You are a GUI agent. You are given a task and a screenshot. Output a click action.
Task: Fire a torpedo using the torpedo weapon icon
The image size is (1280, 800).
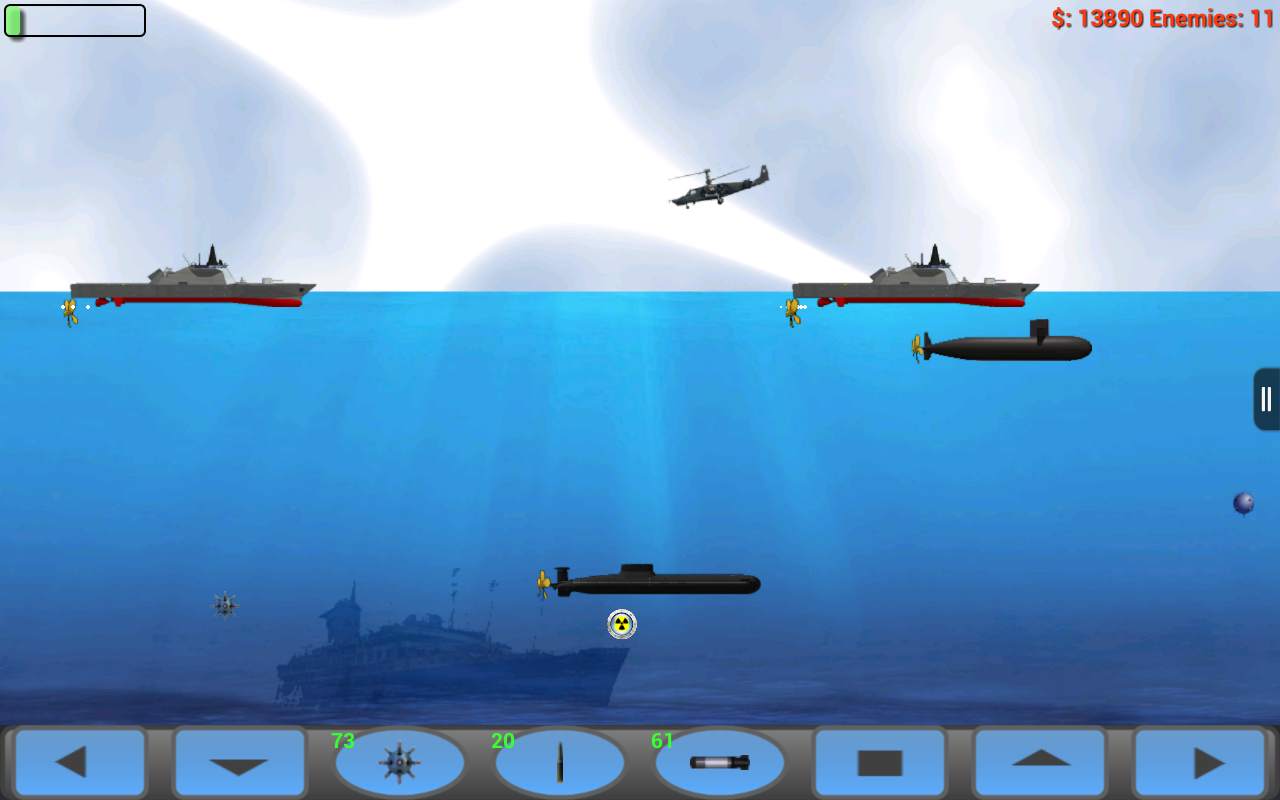point(722,763)
